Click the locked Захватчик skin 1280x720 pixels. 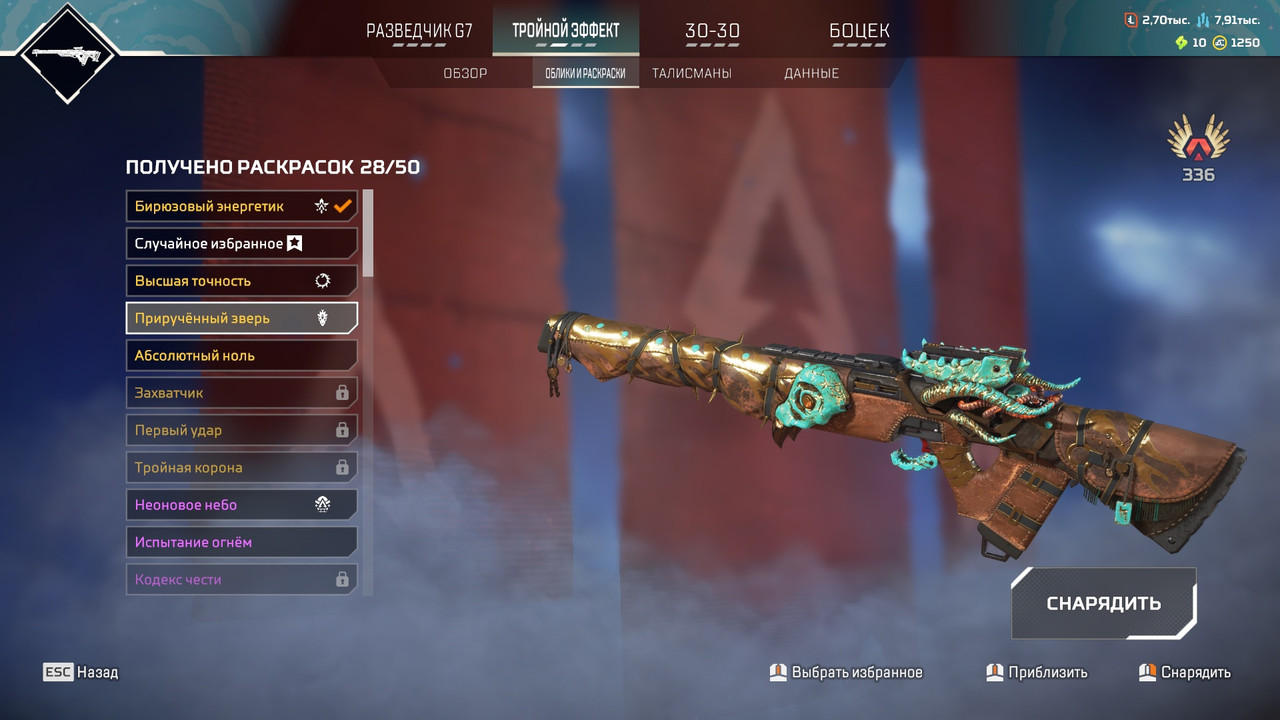[x=241, y=393]
